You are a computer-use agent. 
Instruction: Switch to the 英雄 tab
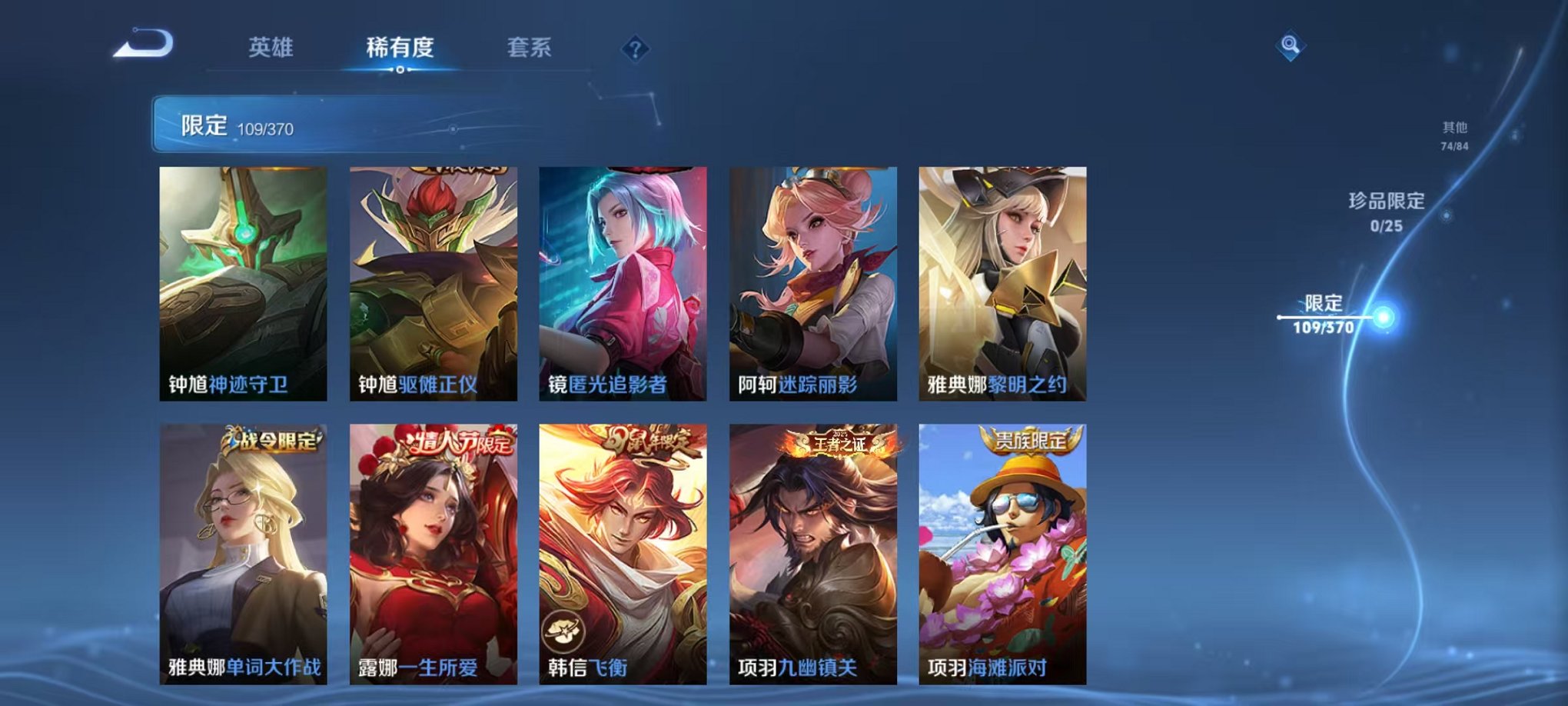tap(271, 46)
